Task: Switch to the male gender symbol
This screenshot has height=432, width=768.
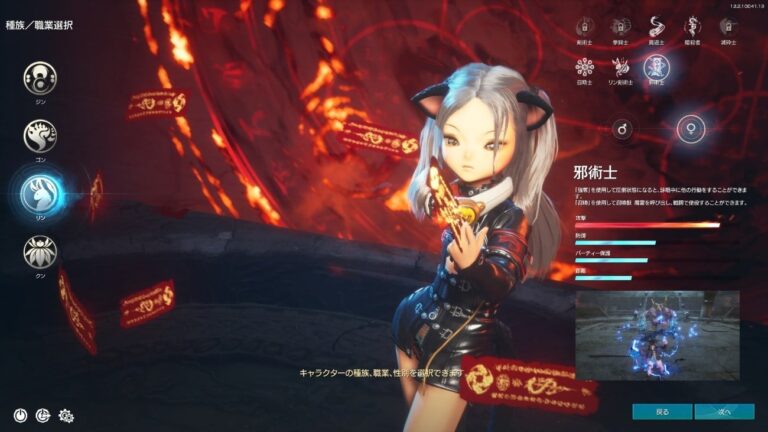Action: pyautogui.click(x=621, y=128)
